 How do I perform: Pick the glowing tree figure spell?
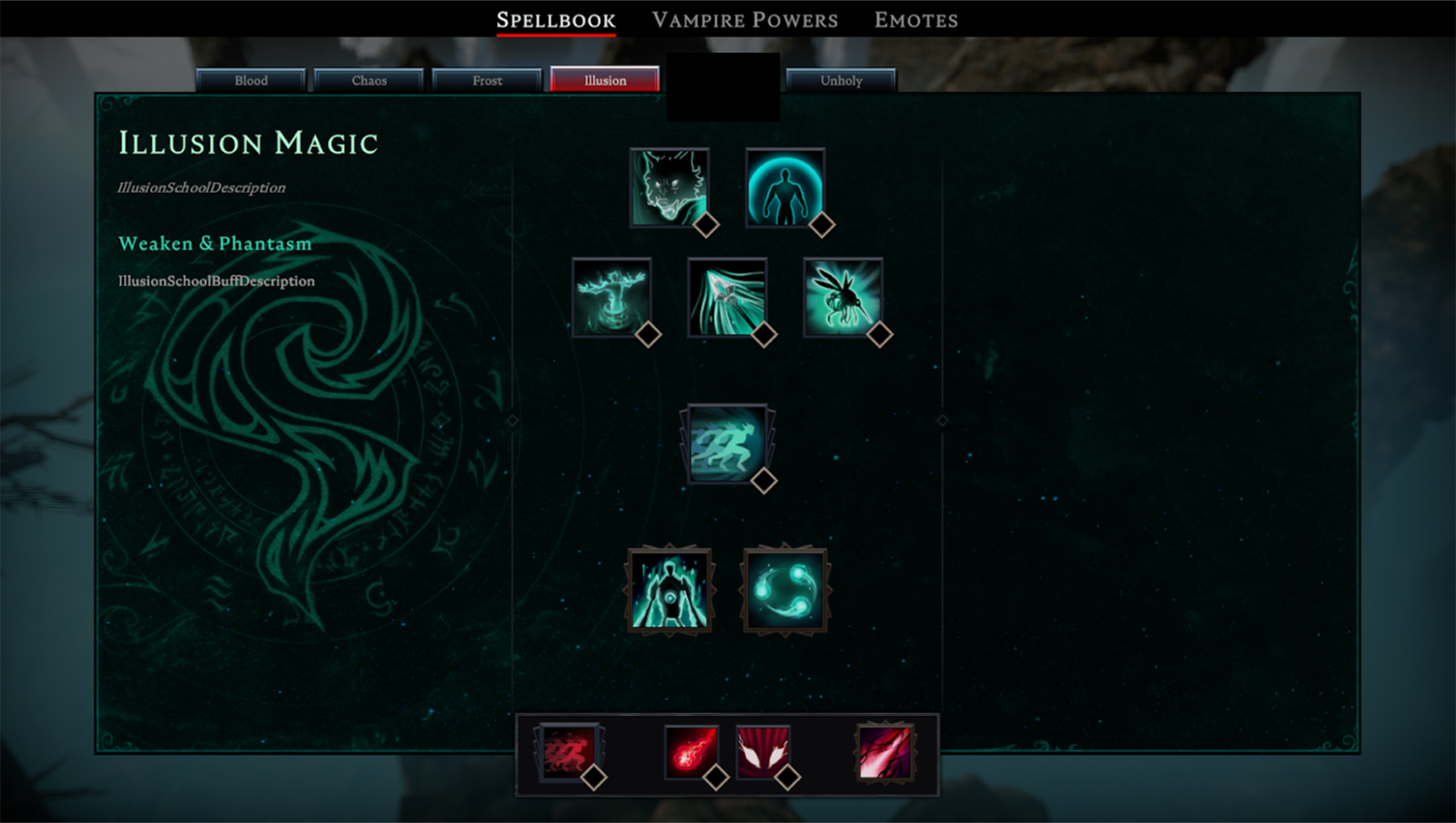tap(612, 298)
